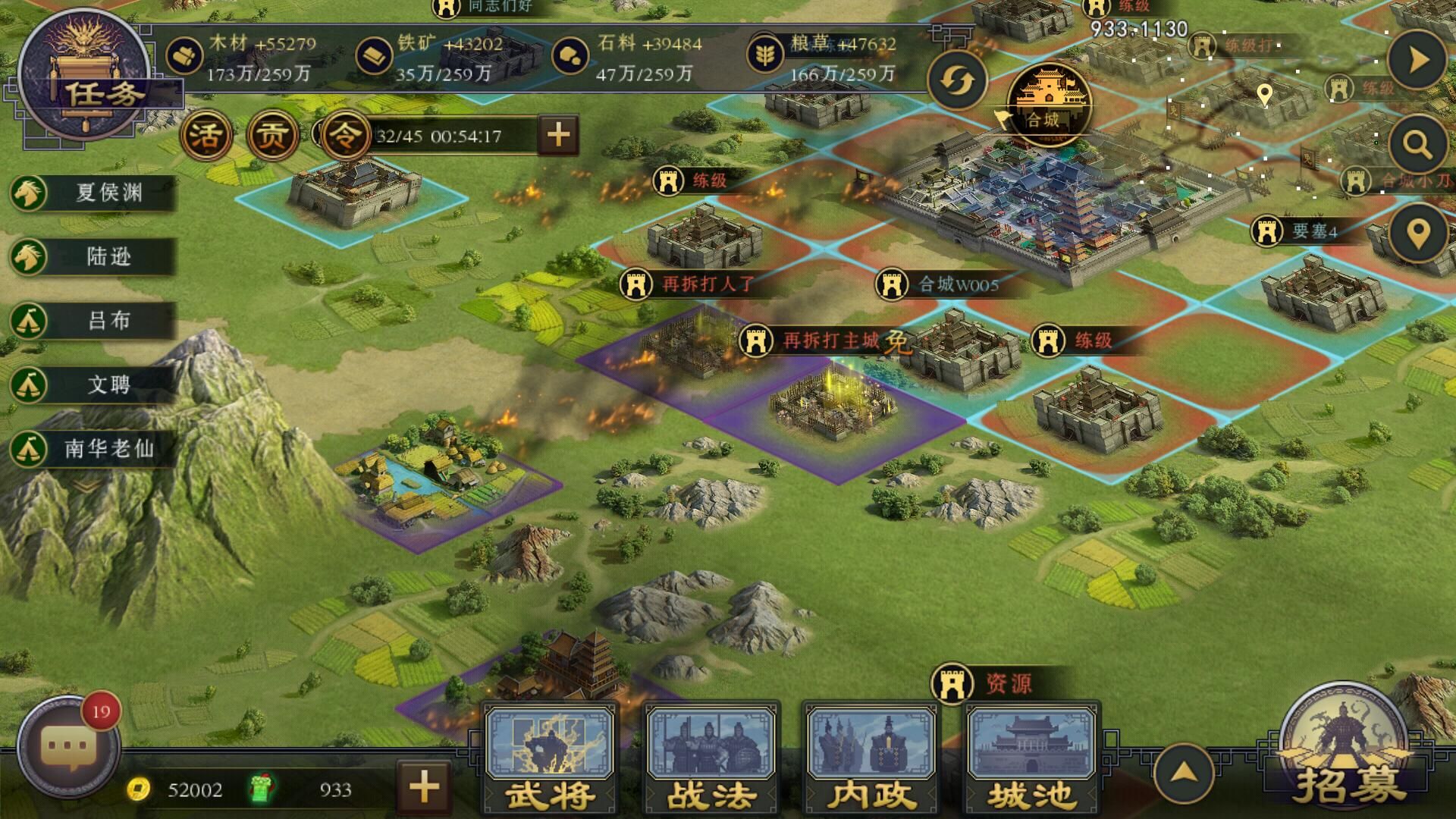Select the 文聘 army entry
Screen dimensions: 1456x819
click(93, 384)
